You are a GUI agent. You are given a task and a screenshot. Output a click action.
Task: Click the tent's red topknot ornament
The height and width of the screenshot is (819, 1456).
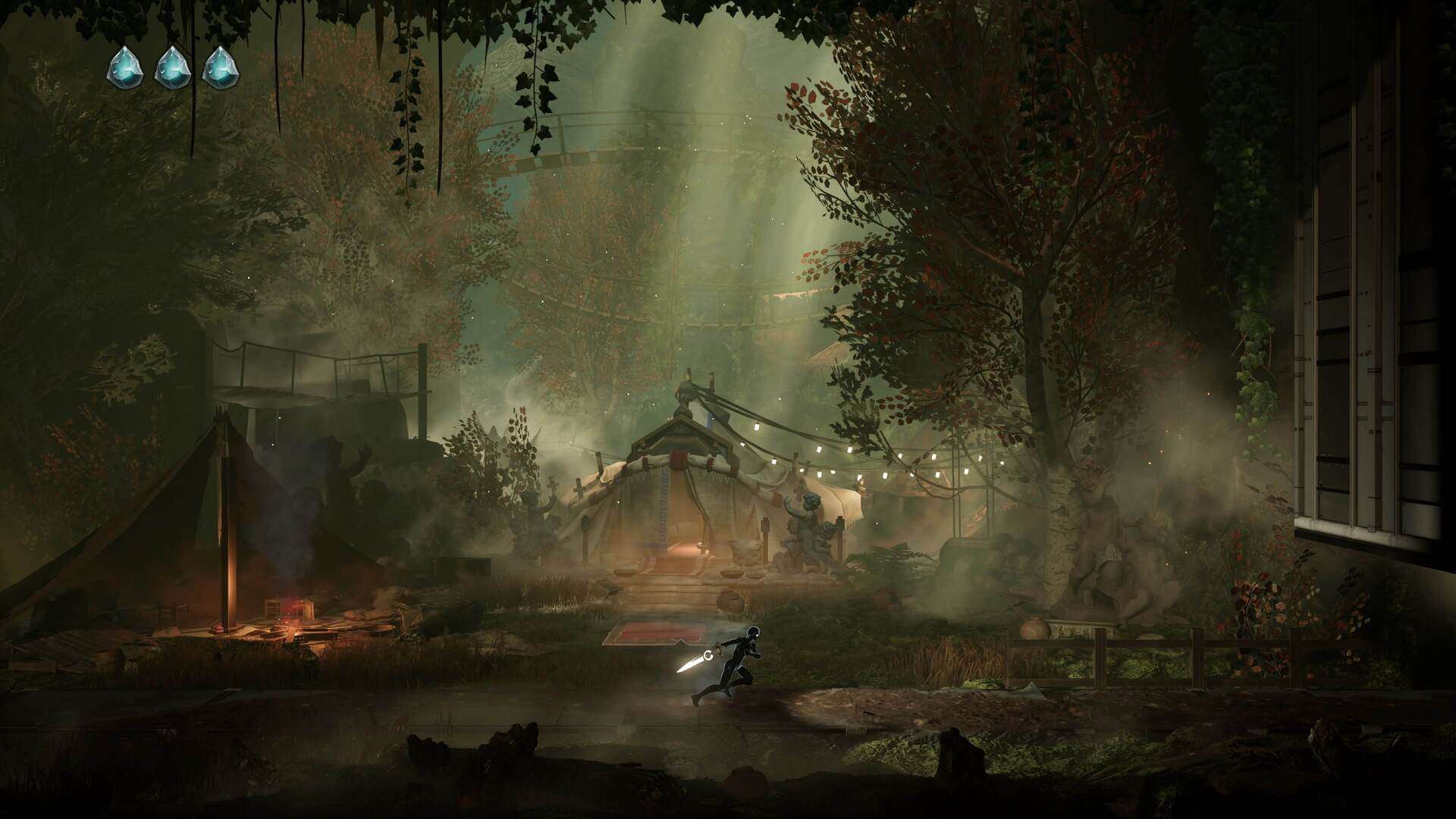[x=678, y=457]
